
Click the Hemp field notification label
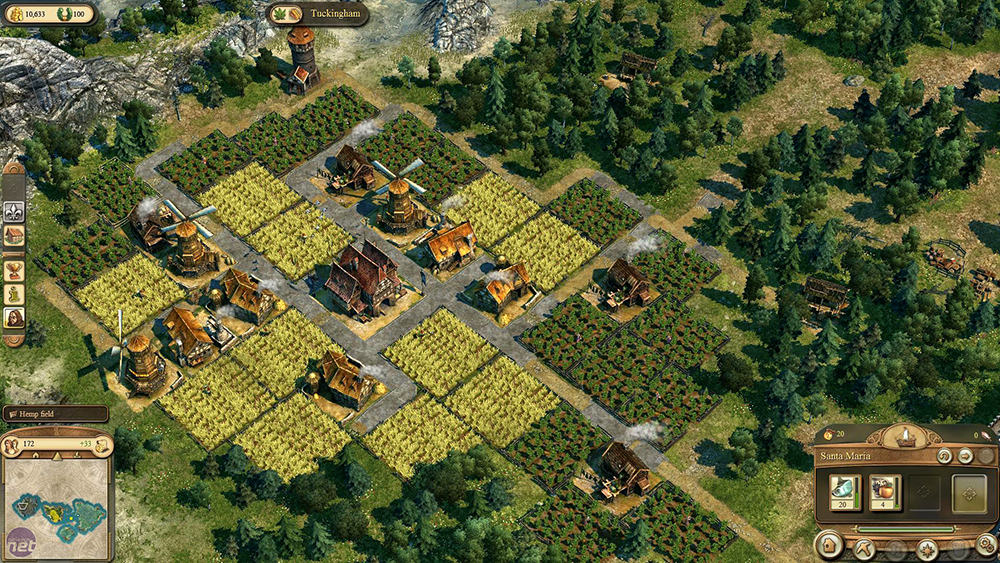click(x=55, y=413)
